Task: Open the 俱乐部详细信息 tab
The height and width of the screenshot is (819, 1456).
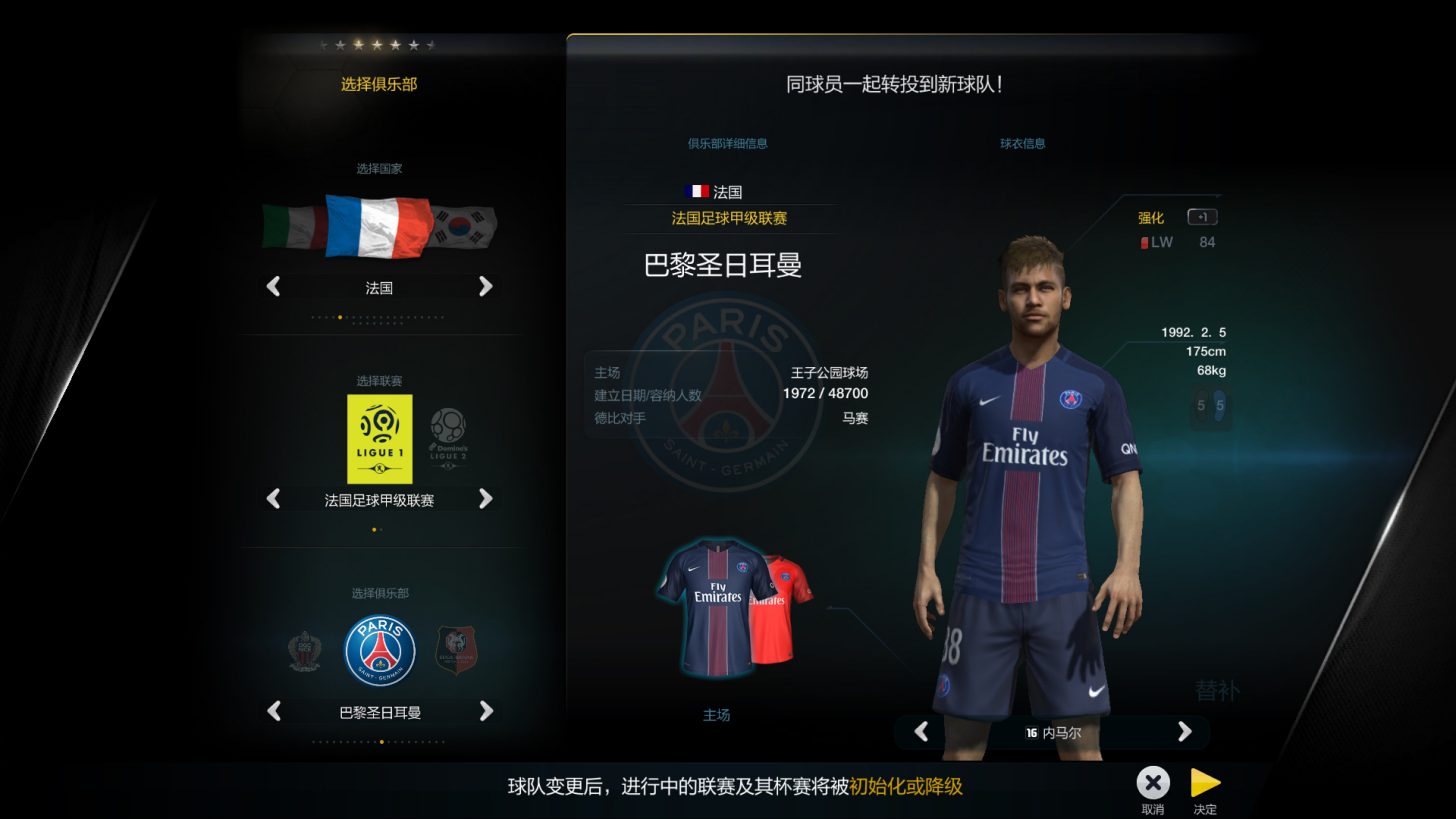Action: 729,143
